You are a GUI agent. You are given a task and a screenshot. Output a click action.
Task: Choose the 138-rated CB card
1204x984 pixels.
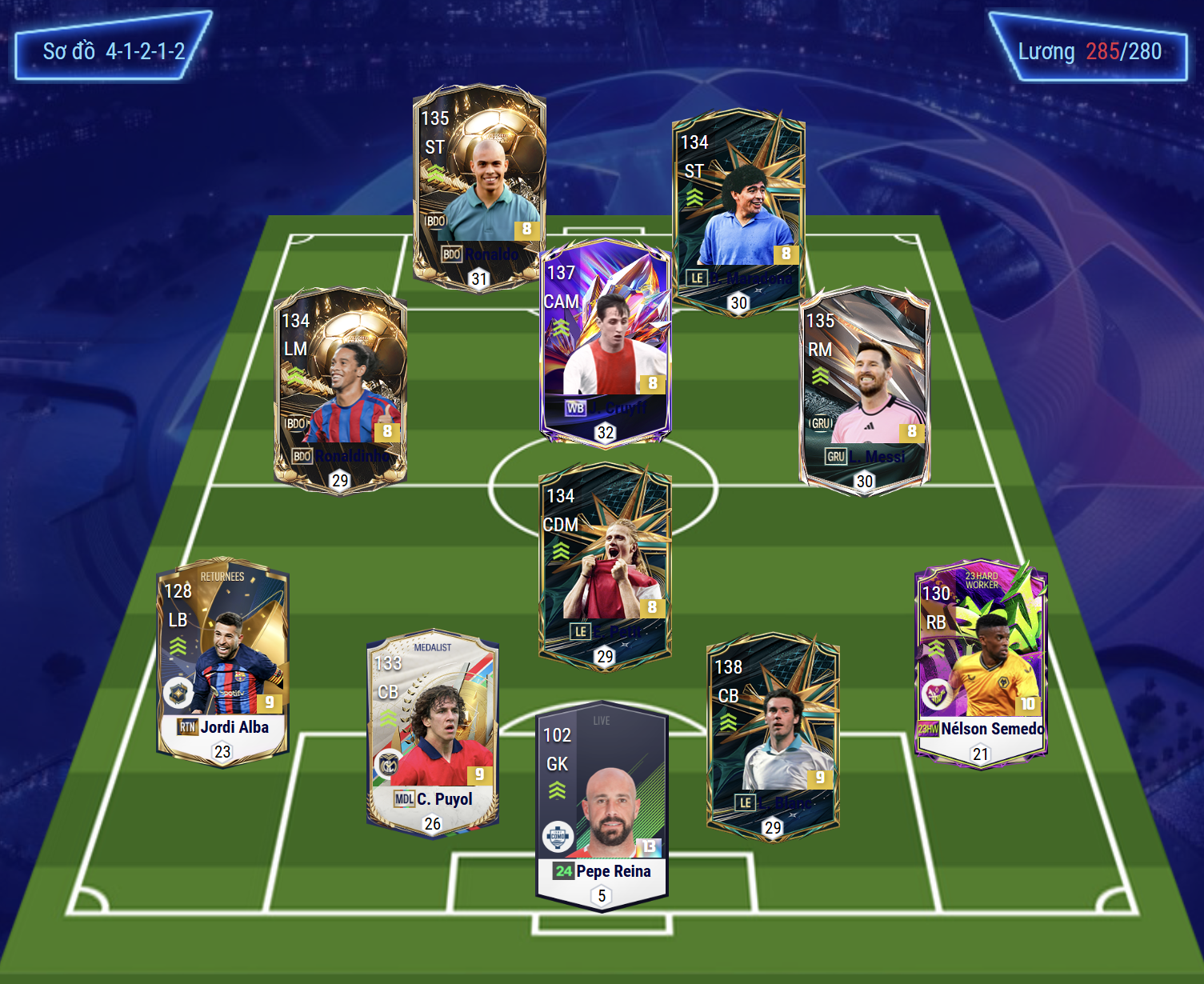(x=773, y=736)
